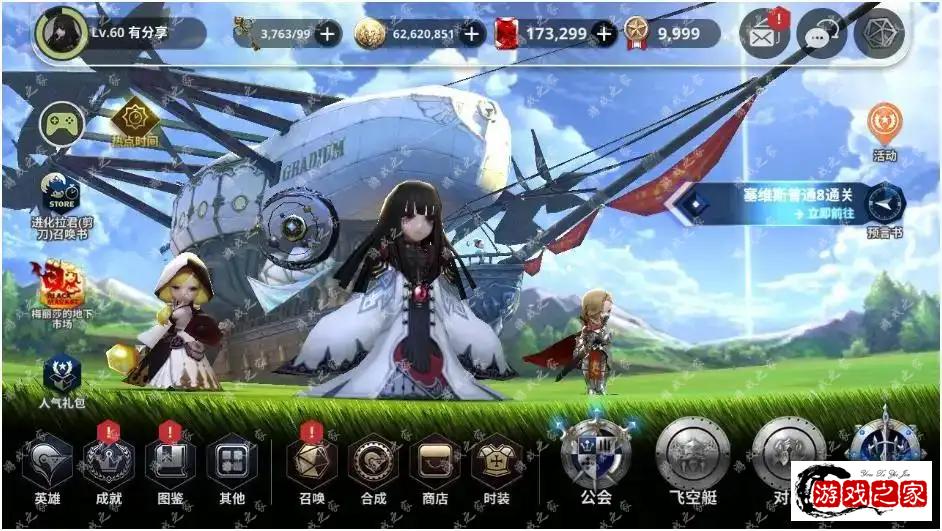942x531 pixels.
Task: Open the mailbox envelope icon
Action: click(763, 34)
